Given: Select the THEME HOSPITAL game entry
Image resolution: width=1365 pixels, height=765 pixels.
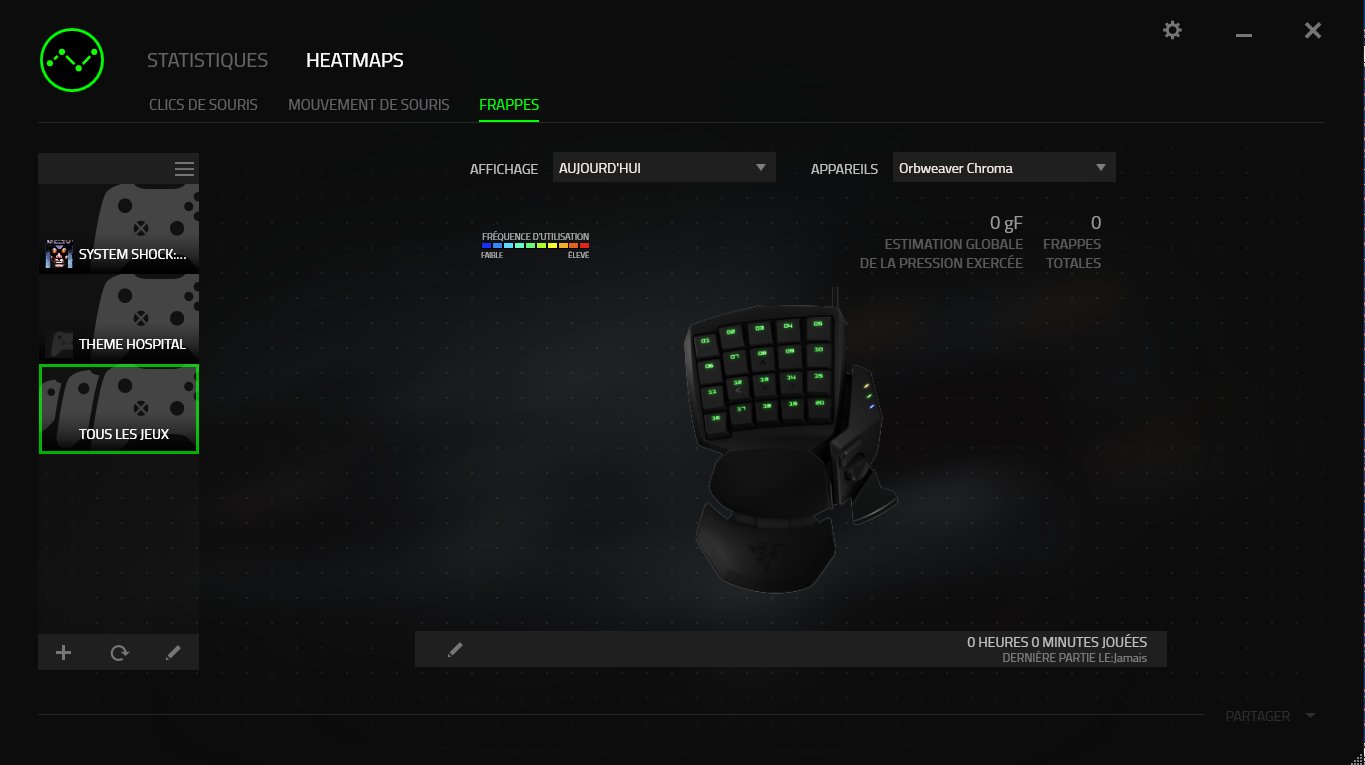Looking at the screenshot, I should point(118,319).
